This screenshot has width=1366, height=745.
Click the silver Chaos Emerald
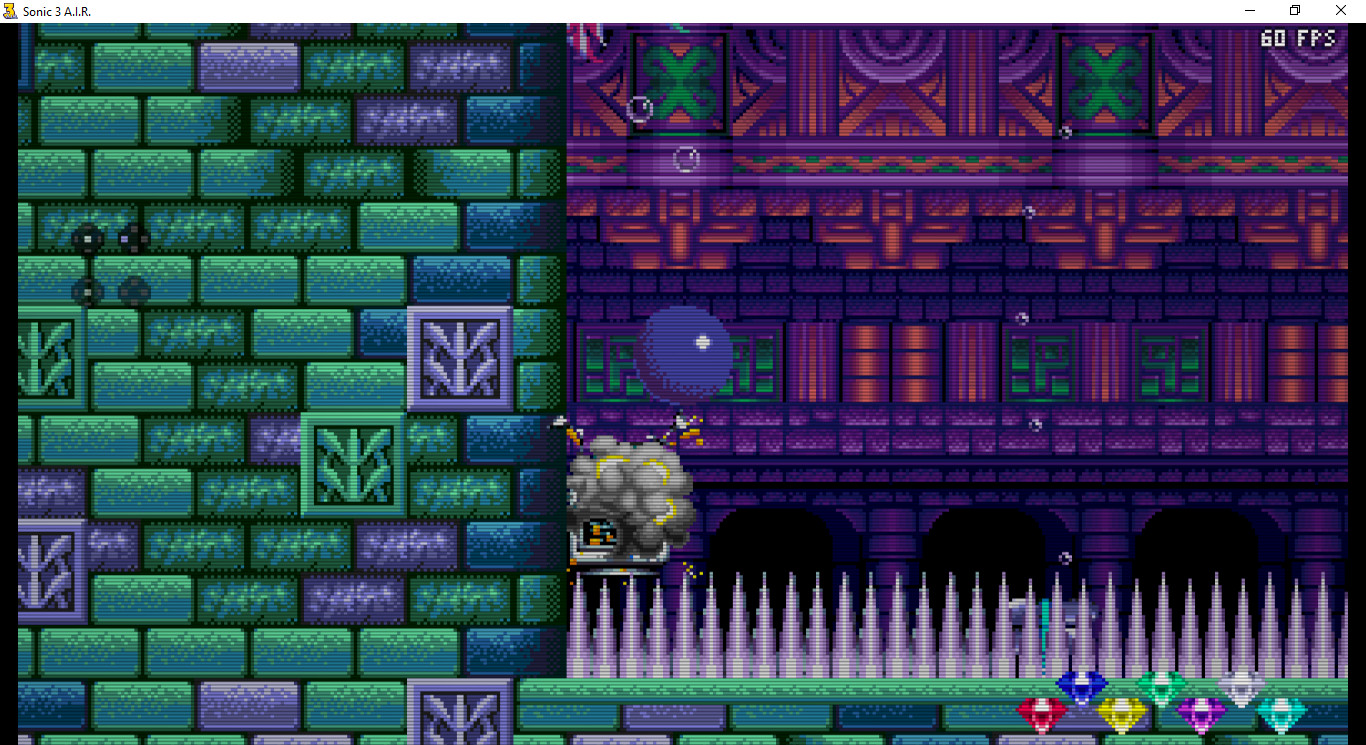point(1240,686)
